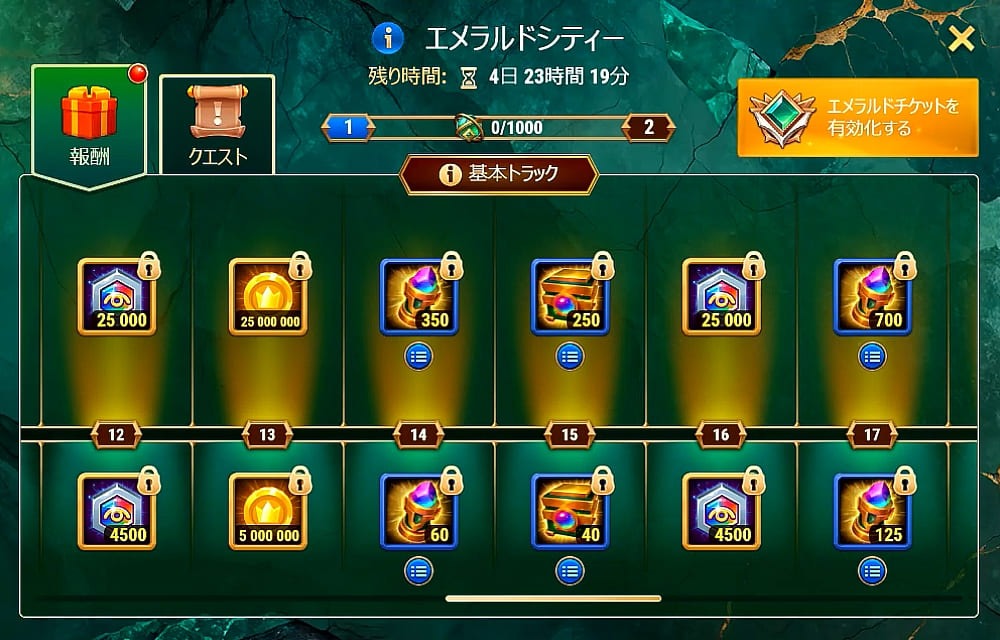Show contents list under the 700 reward
Viewport: 1000px width, 640px height.
pyautogui.click(x=872, y=355)
